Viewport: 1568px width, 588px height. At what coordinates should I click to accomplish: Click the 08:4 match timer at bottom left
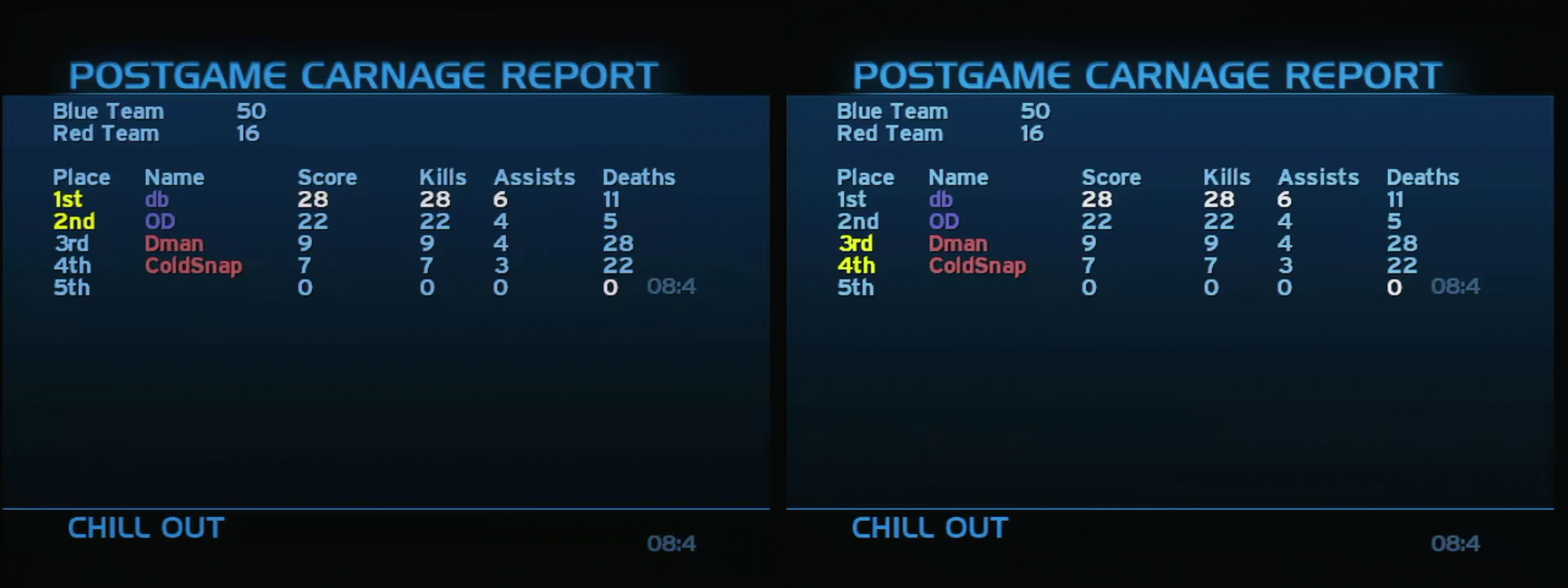click(x=673, y=544)
